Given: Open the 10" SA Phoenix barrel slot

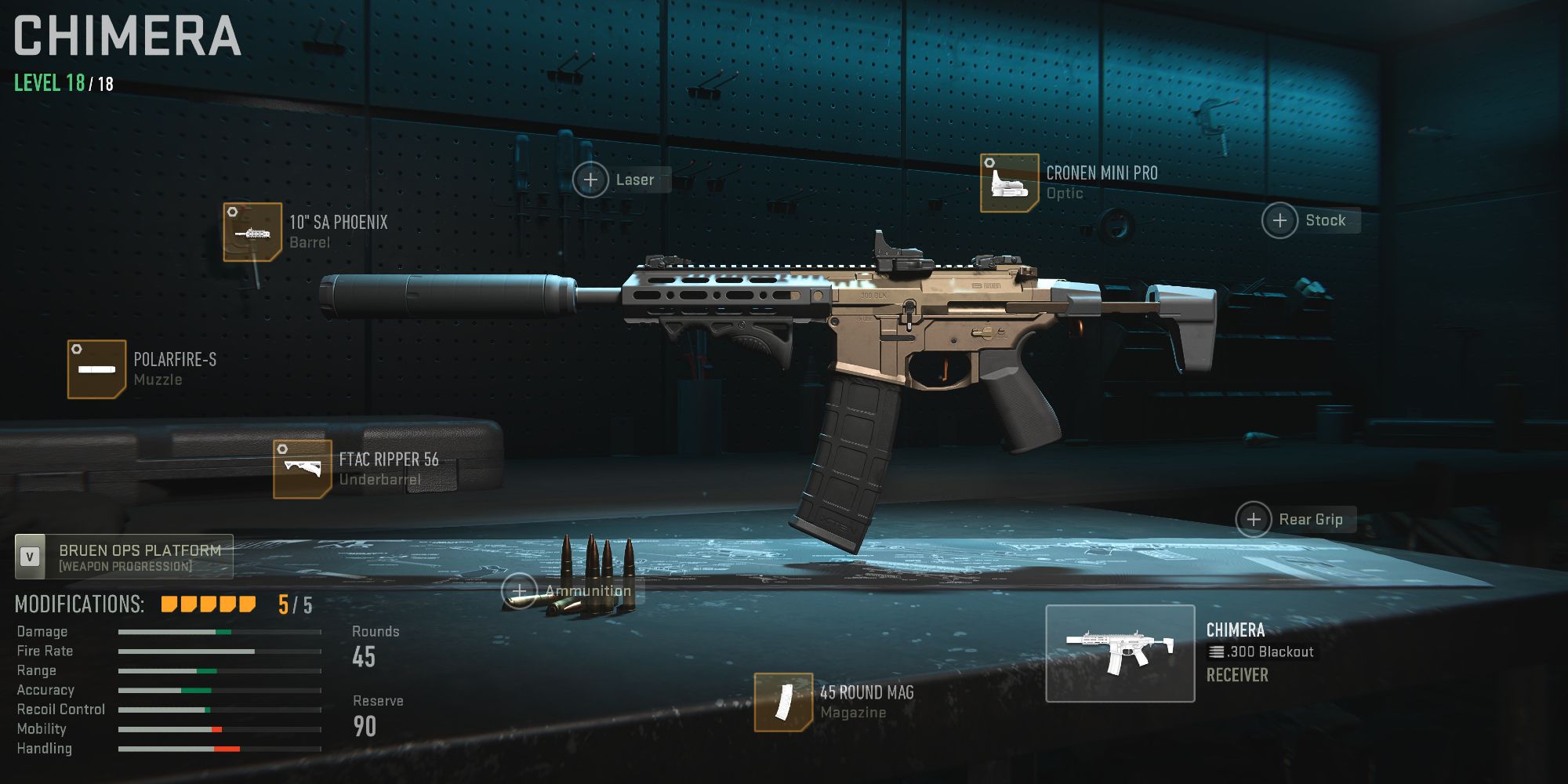Looking at the screenshot, I should coord(251,232).
